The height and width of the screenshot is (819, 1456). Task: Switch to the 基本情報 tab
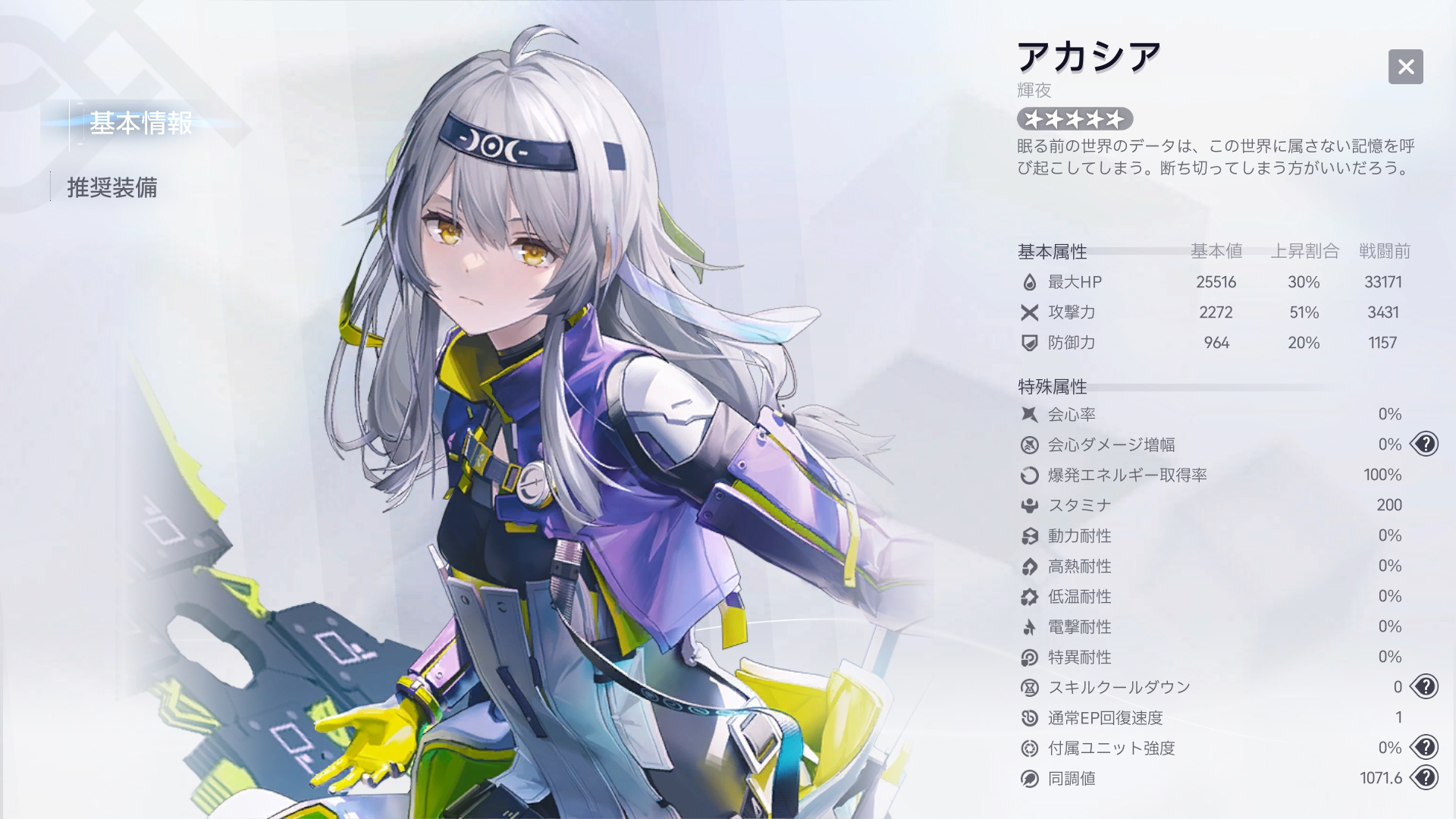coord(141,123)
